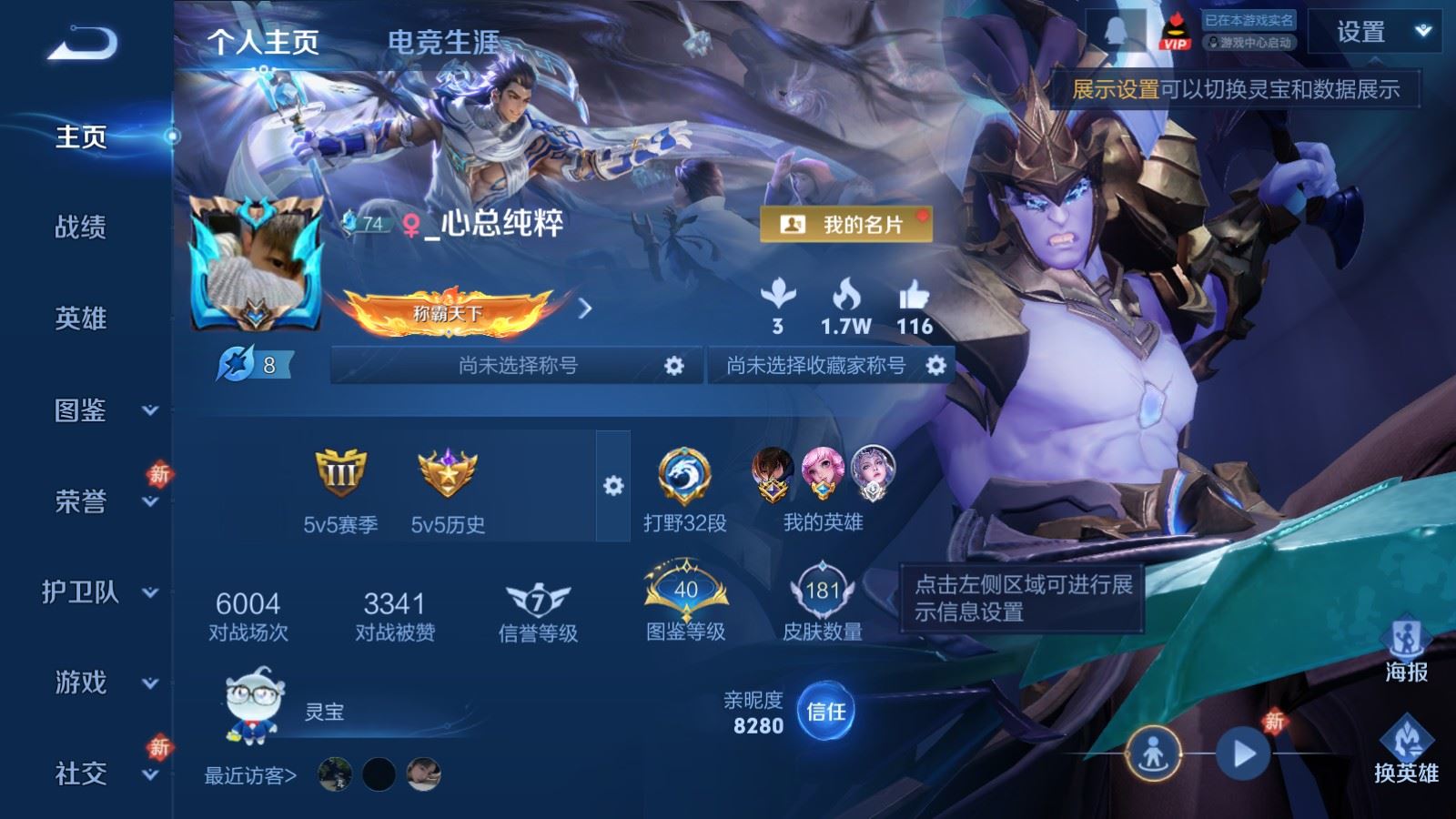Open the 海报 poster button

pyautogui.click(x=1406, y=649)
